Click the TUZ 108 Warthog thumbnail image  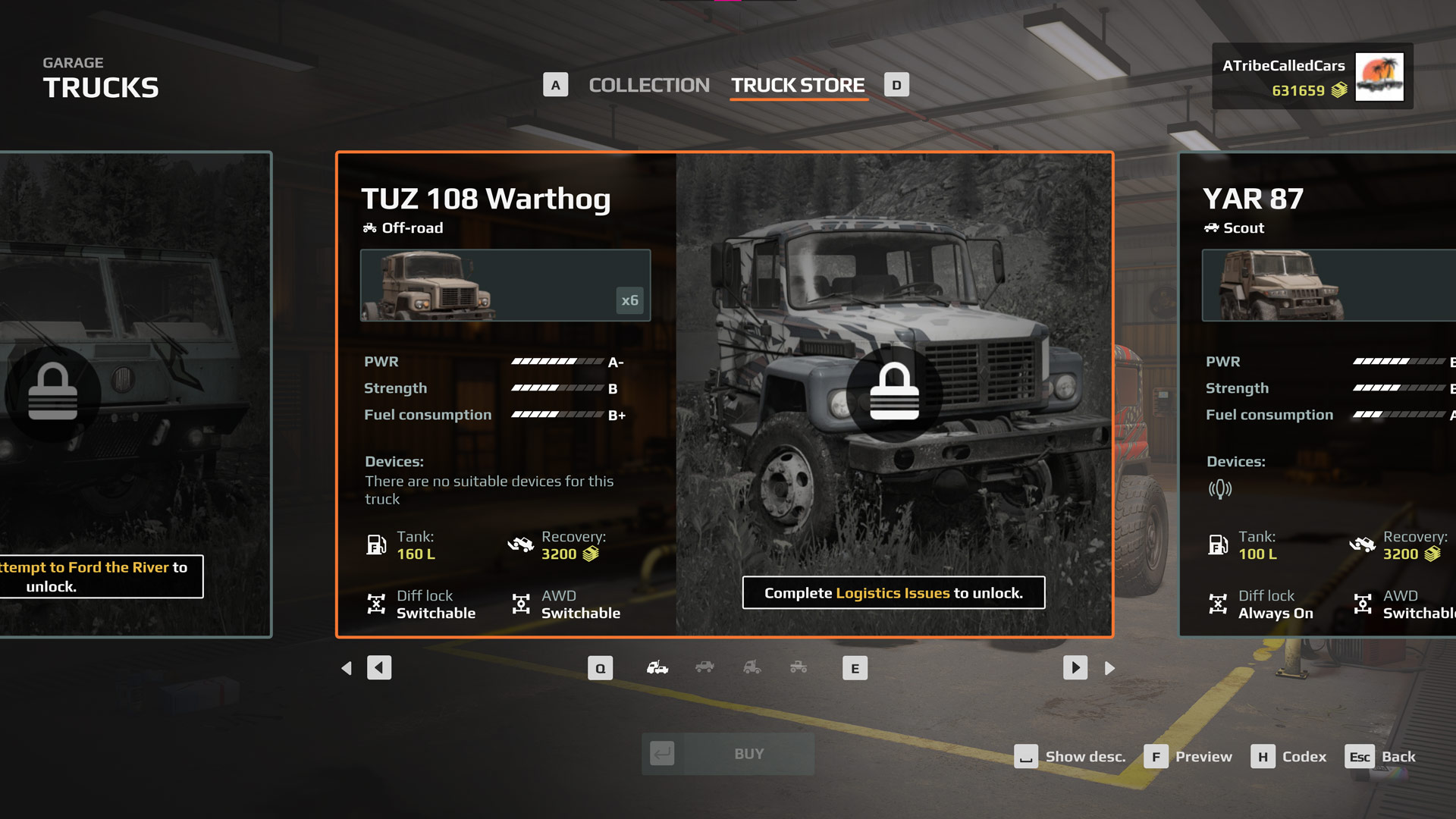pos(505,285)
